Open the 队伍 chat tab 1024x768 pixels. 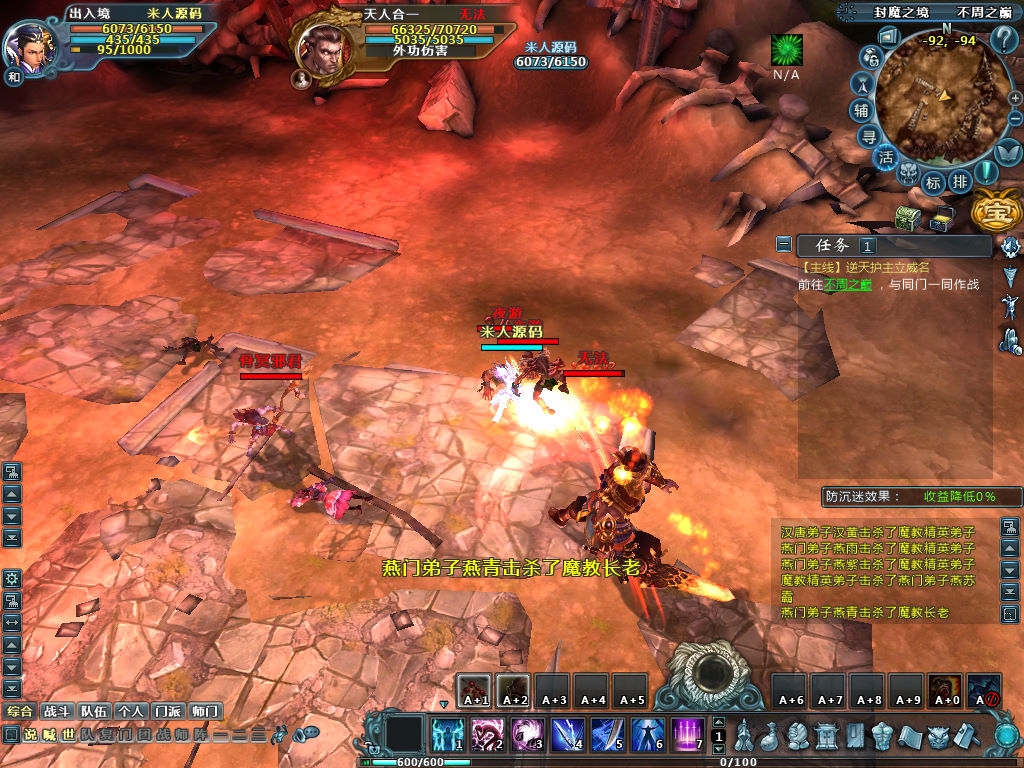pyautogui.click(x=94, y=711)
